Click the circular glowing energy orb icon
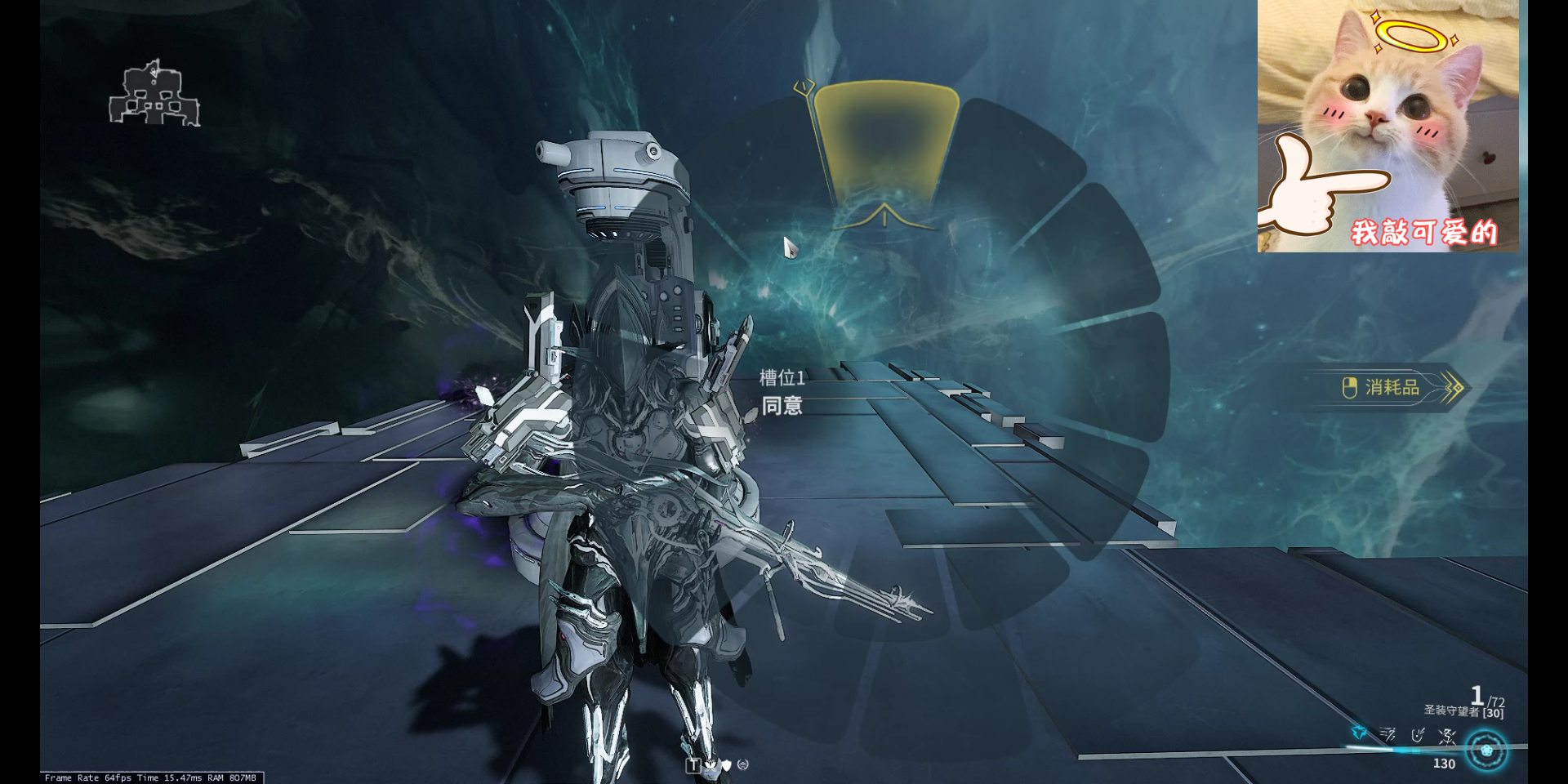This screenshot has width=1568, height=784. pyautogui.click(x=1486, y=751)
